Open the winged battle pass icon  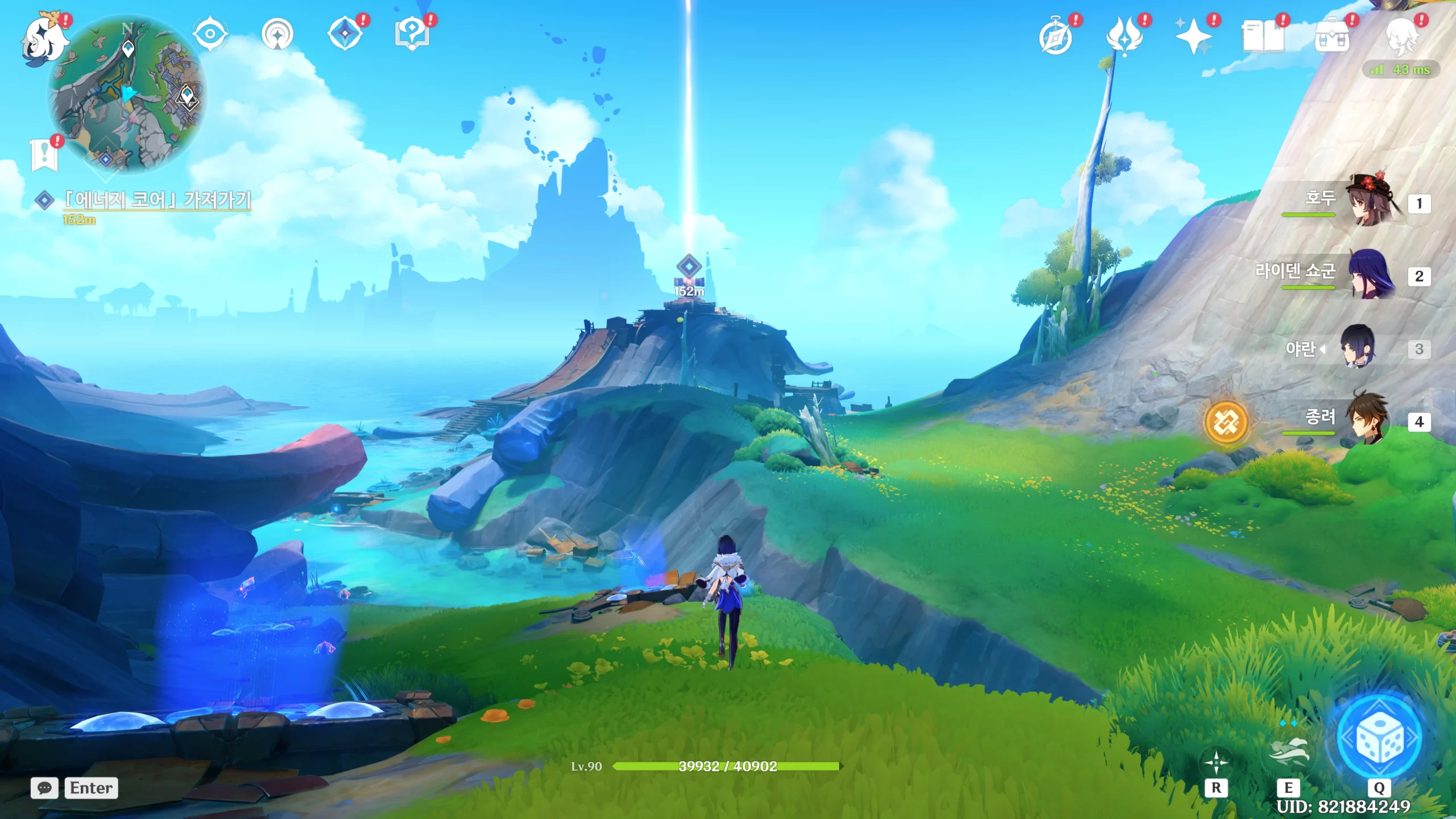[1124, 35]
